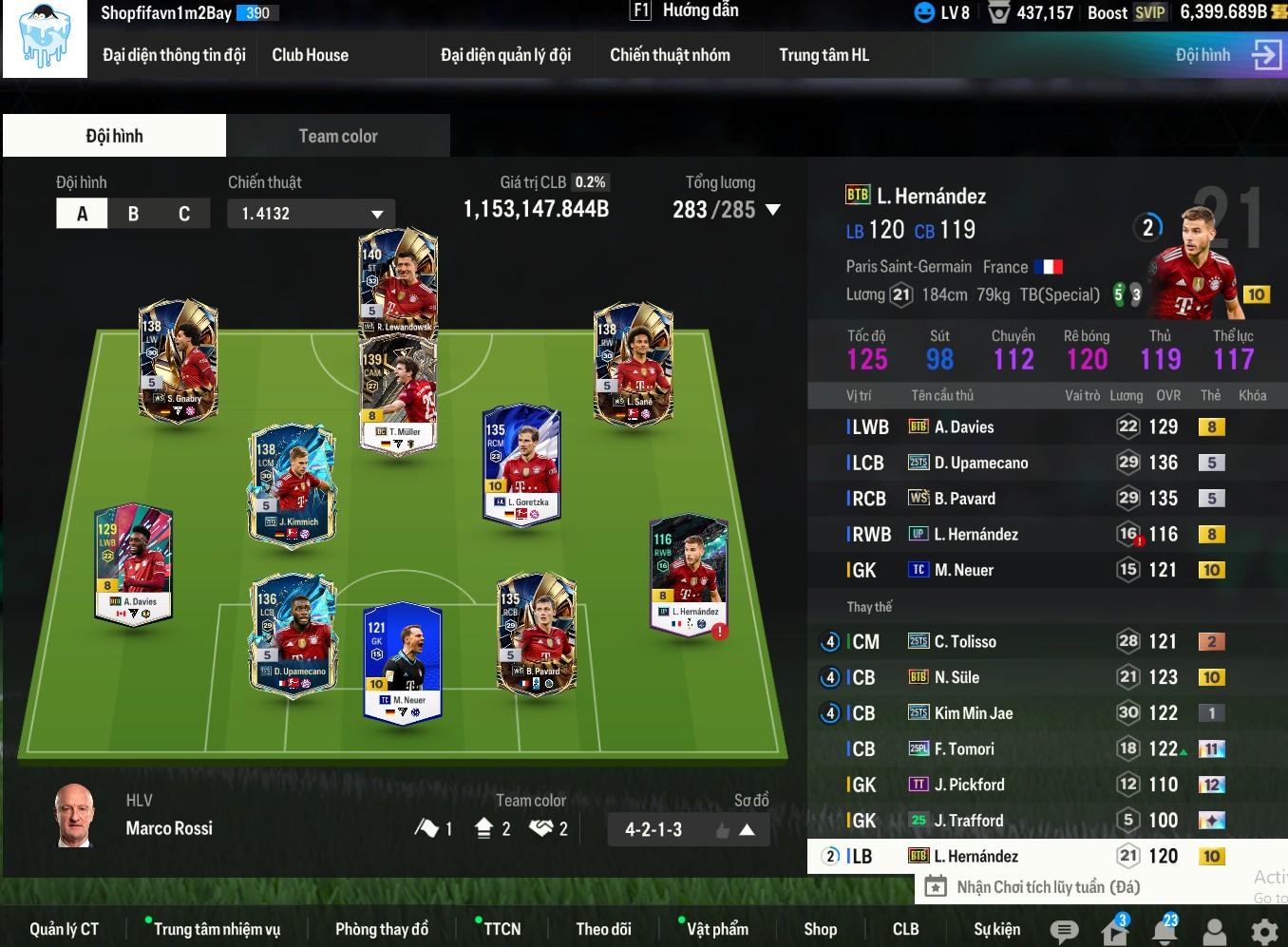Image resolution: width=1288 pixels, height=947 pixels.
Task: Select squad B
Action: [x=133, y=214]
